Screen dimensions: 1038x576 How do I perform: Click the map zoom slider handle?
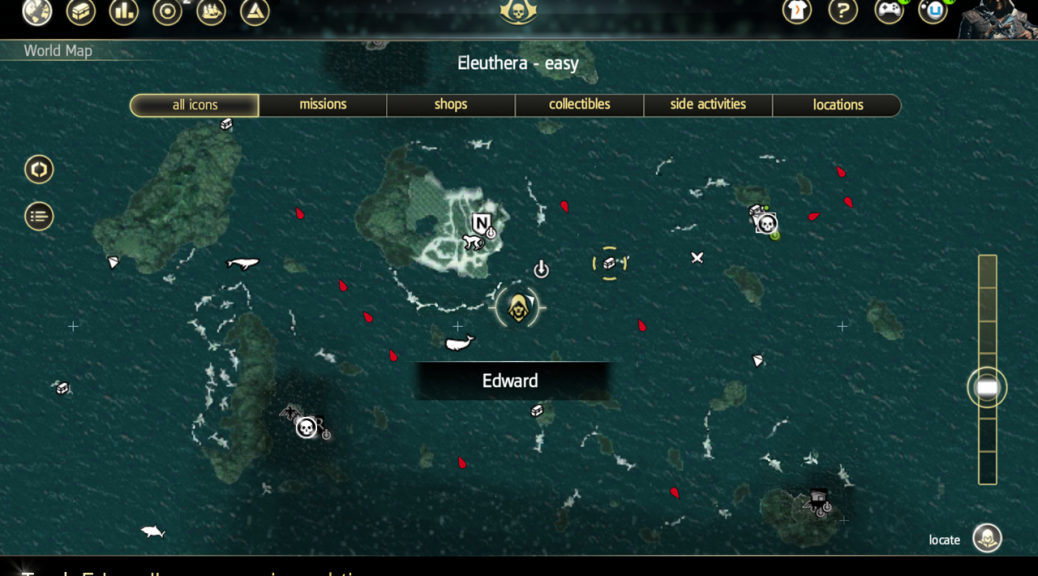[x=987, y=388]
